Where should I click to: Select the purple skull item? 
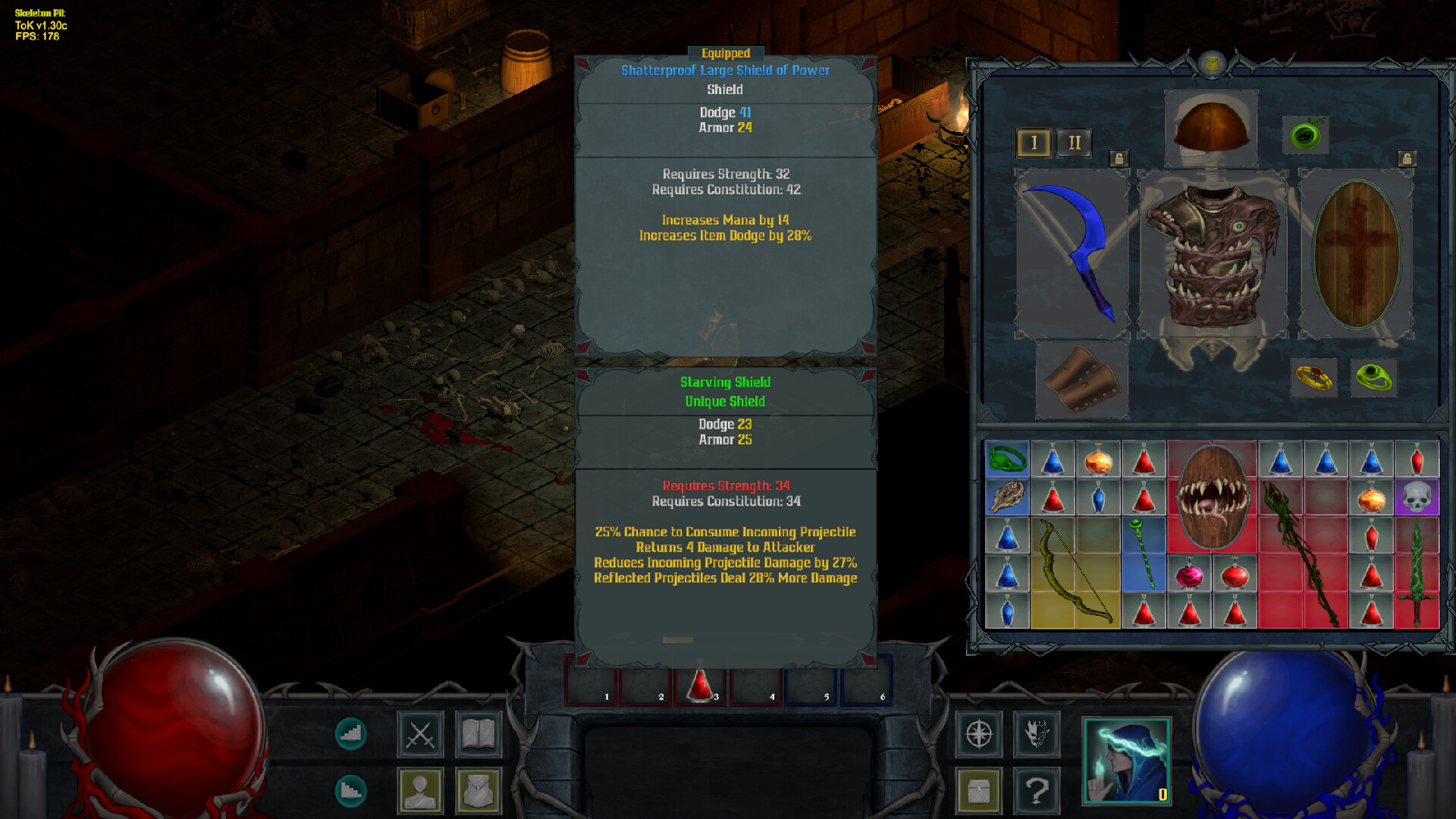coord(1416,498)
